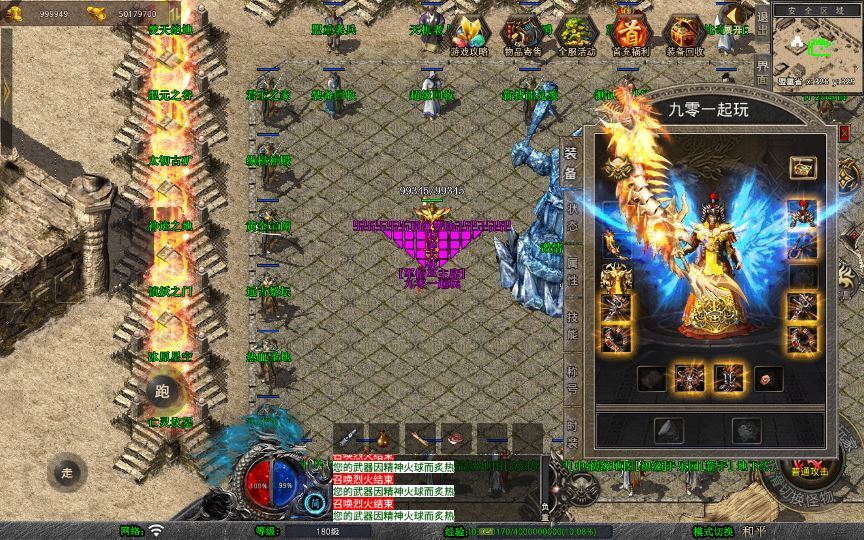
Task: Select the 装备 equipment tab
Action: [571, 163]
